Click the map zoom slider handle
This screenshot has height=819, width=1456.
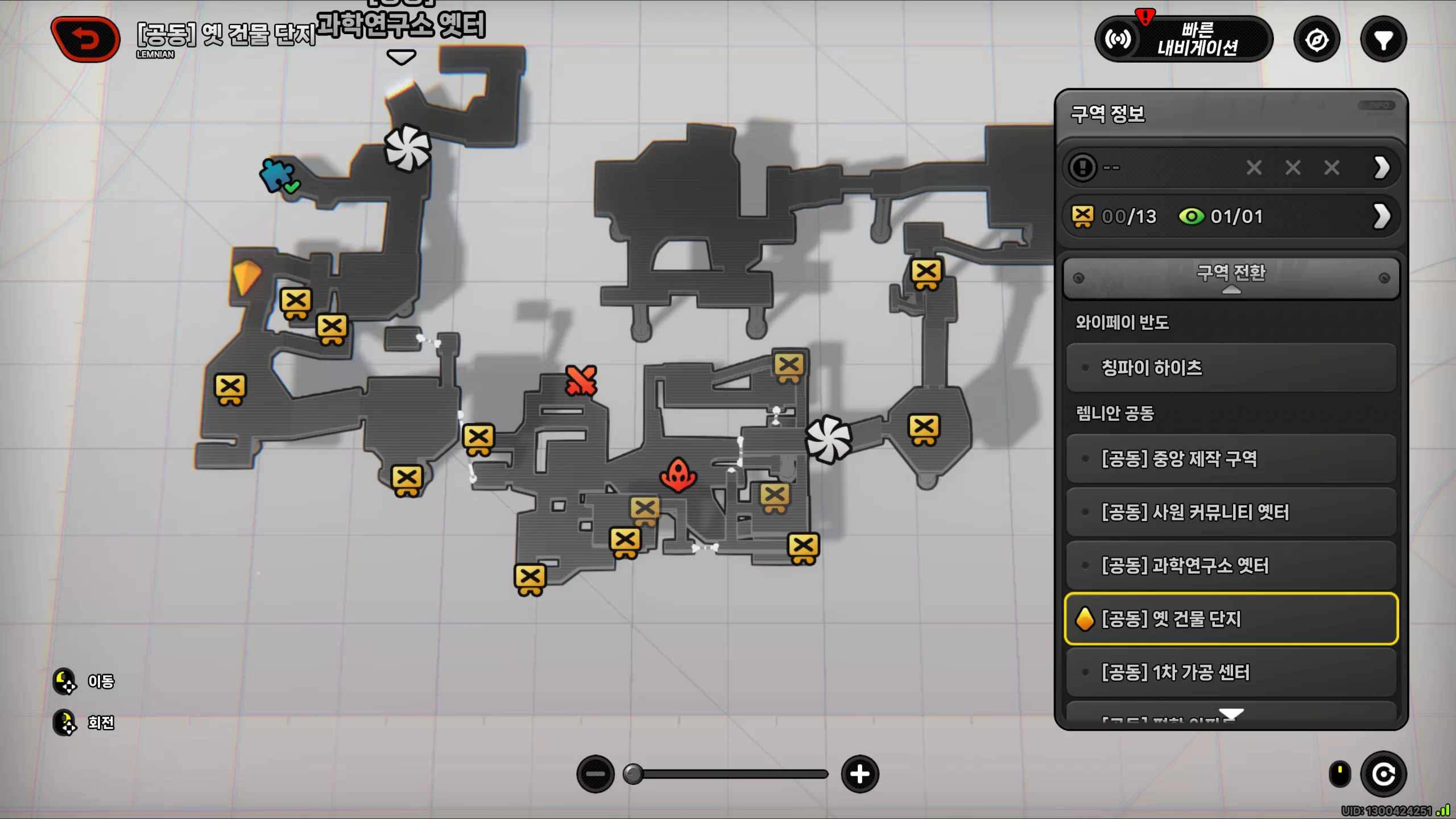[633, 774]
